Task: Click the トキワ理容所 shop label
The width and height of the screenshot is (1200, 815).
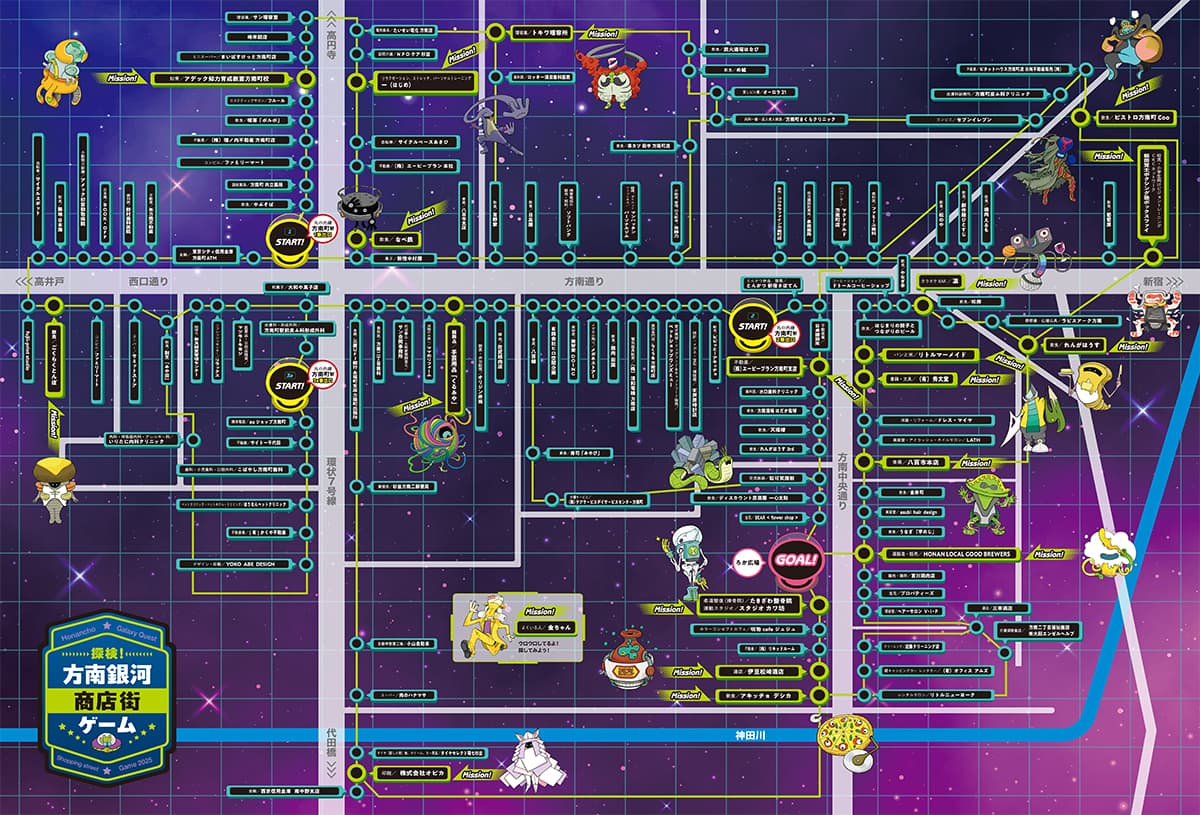Action: point(541,33)
